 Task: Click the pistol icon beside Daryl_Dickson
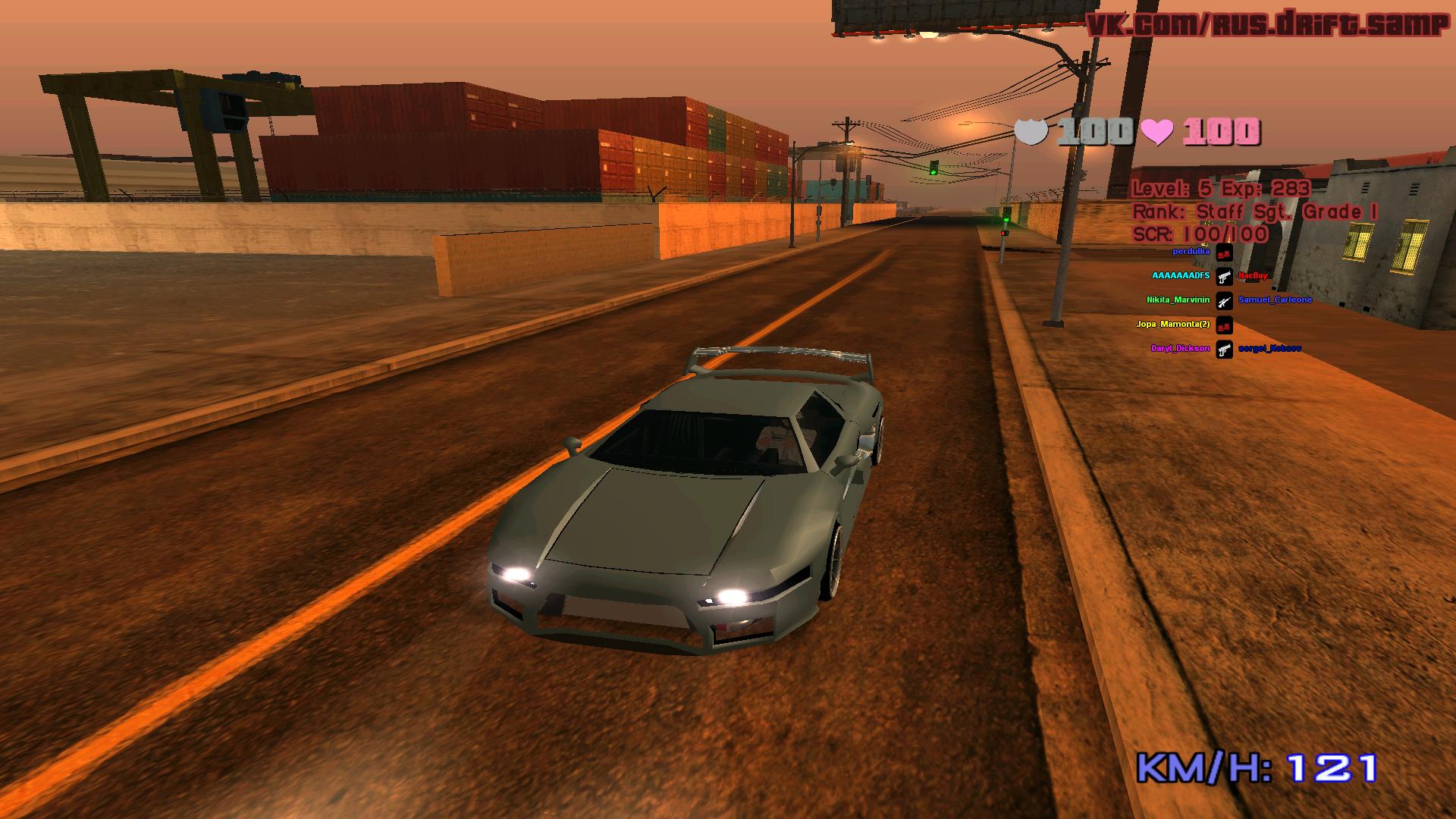coord(1224,350)
